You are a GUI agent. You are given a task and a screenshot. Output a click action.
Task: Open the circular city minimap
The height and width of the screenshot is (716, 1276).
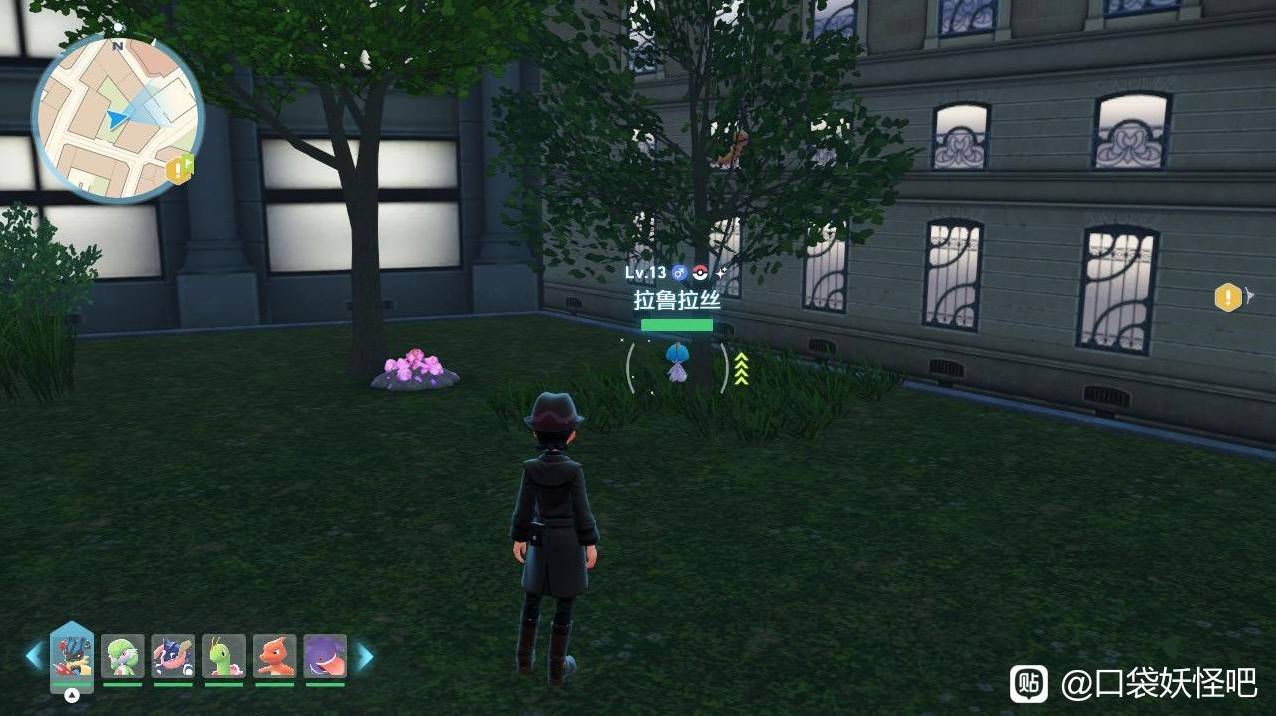pyautogui.click(x=118, y=118)
